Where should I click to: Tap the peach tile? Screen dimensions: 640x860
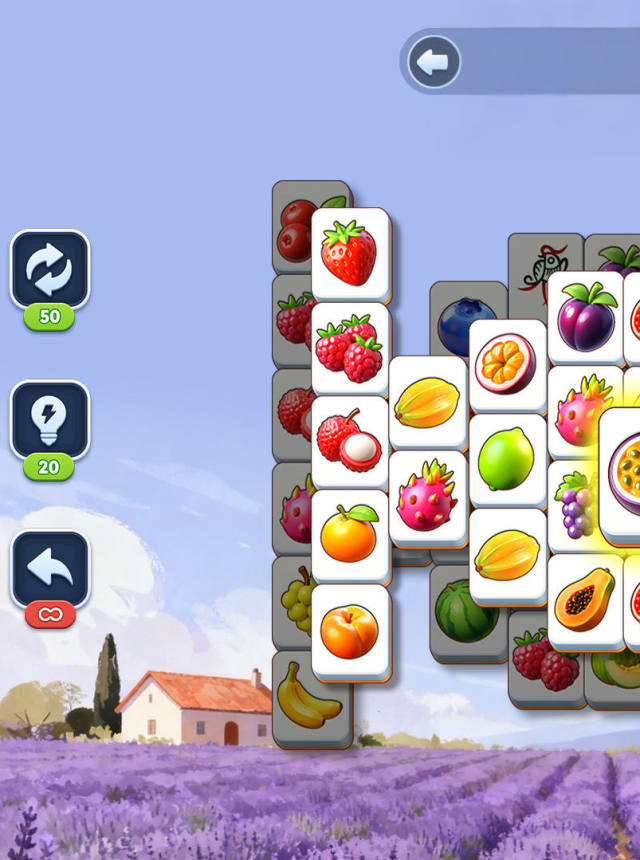pyautogui.click(x=349, y=630)
